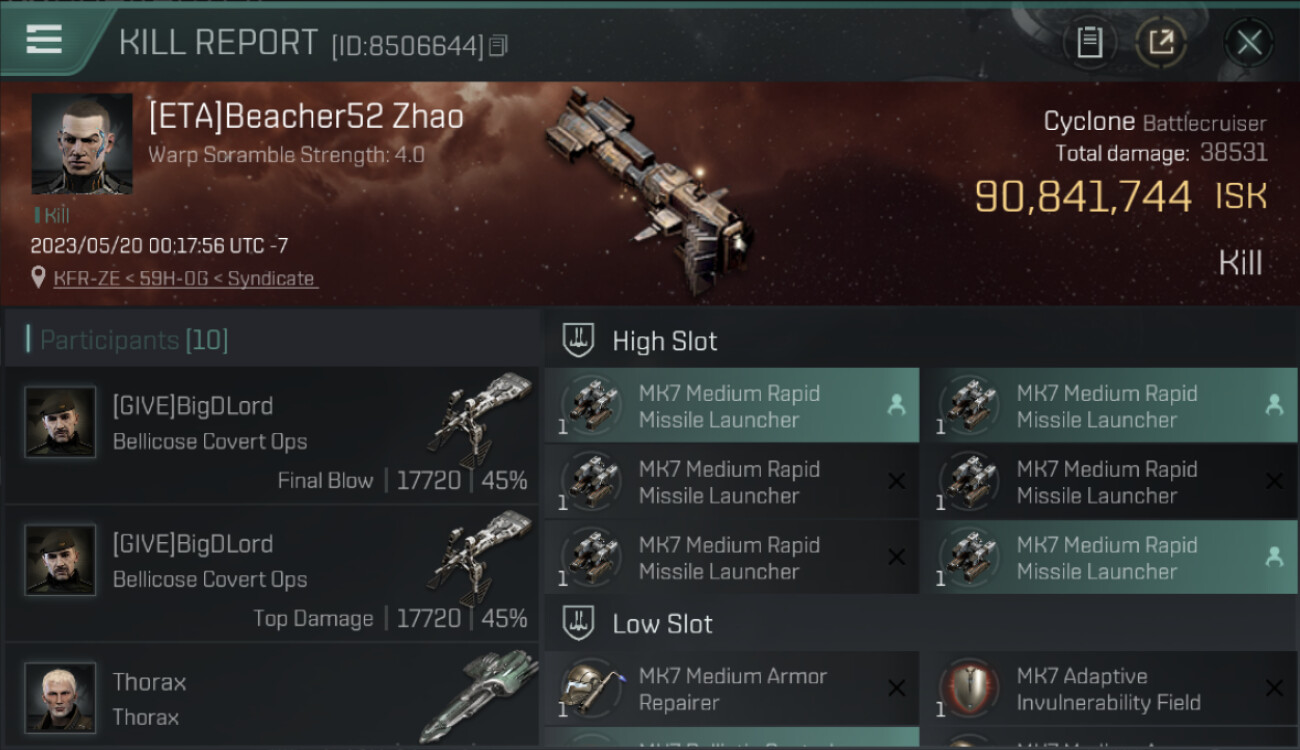Screen dimensions: 1300x750
Task: Select the MK7 Adaptive Invulnerability Field module
Action: tap(1108, 689)
